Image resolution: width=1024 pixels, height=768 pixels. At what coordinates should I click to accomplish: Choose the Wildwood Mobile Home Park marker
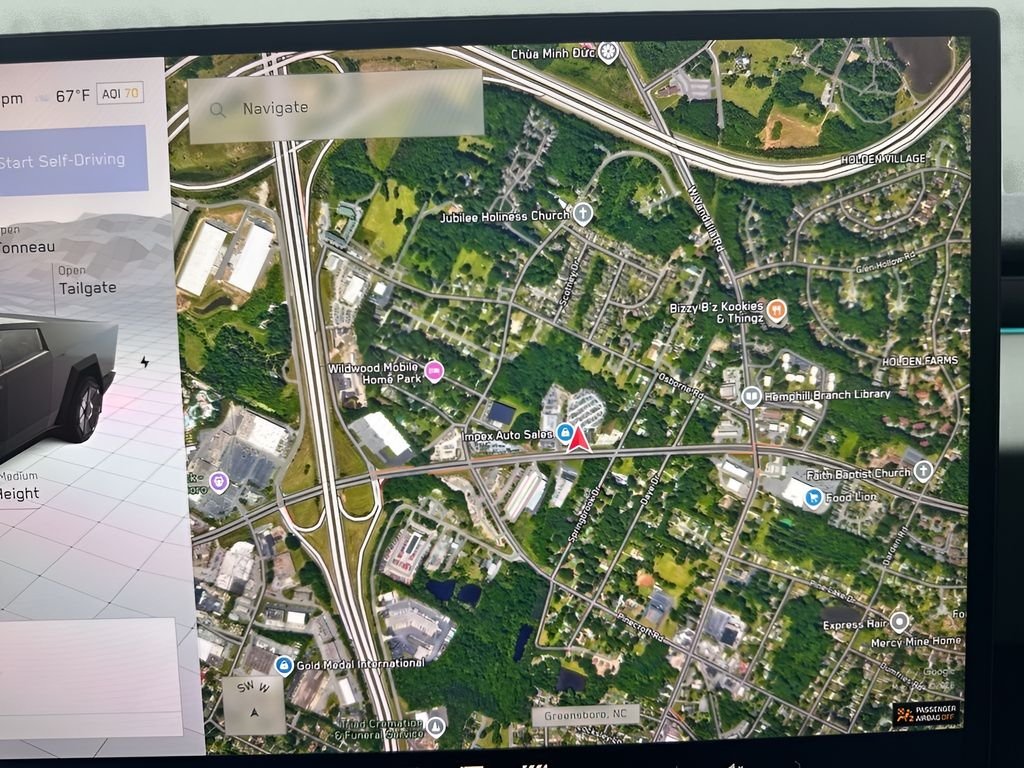click(434, 372)
